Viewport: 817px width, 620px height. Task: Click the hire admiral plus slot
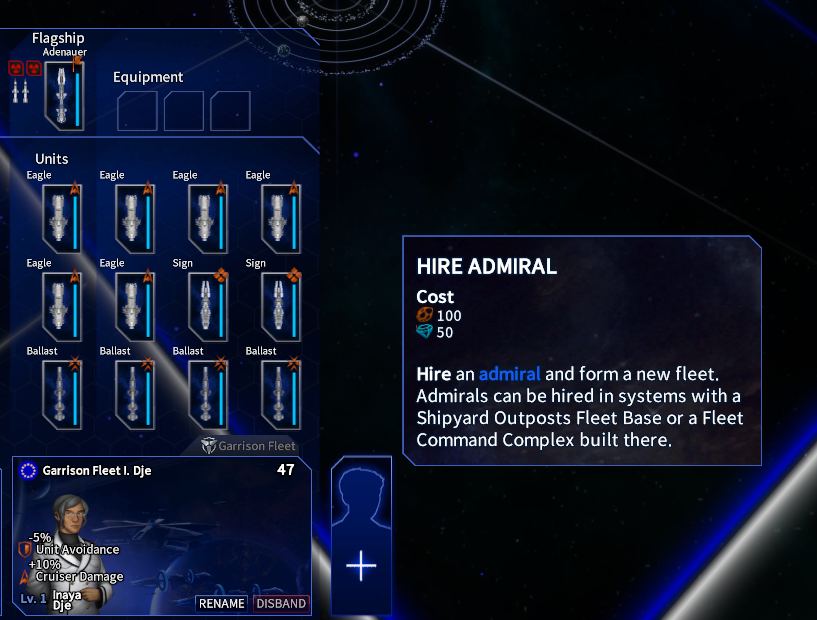point(361,565)
